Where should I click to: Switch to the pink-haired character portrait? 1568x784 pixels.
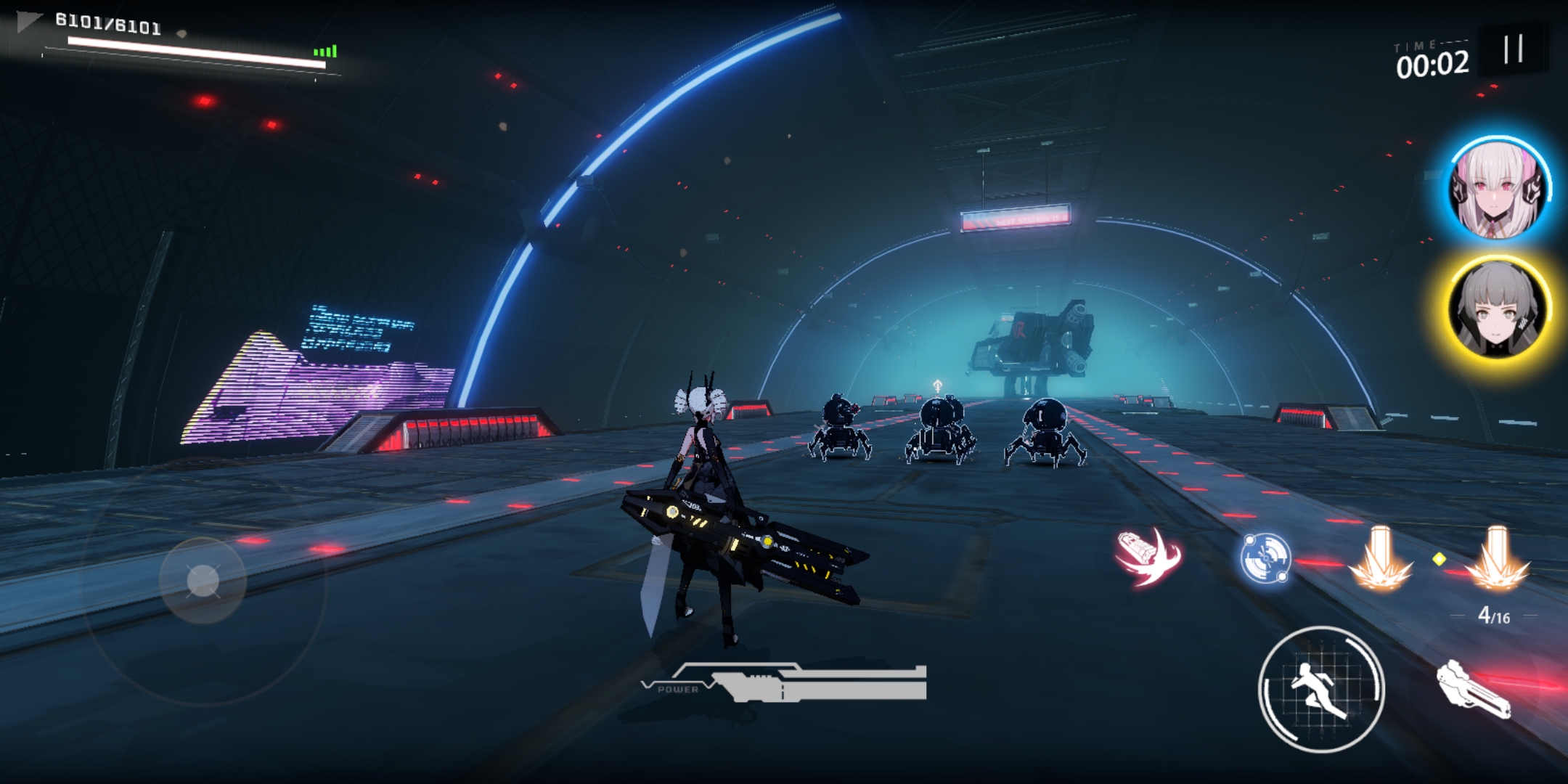click(x=1498, y=187)
